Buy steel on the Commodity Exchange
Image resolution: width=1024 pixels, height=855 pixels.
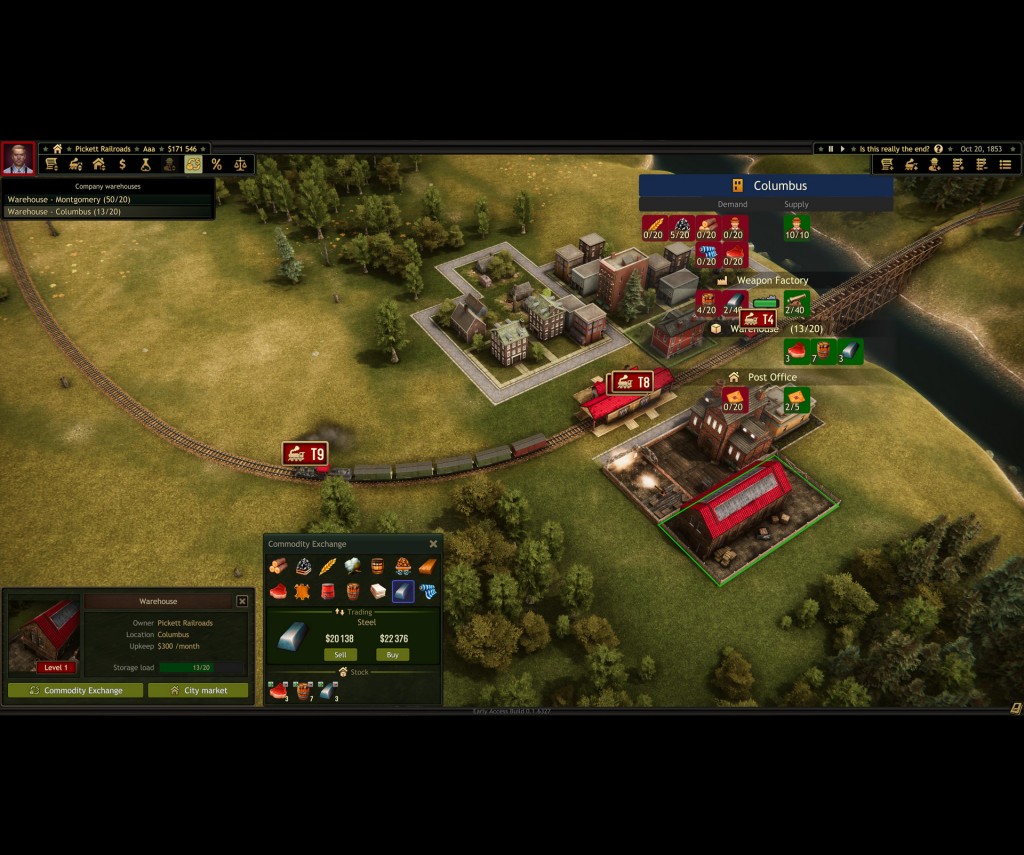coord(392,655)
